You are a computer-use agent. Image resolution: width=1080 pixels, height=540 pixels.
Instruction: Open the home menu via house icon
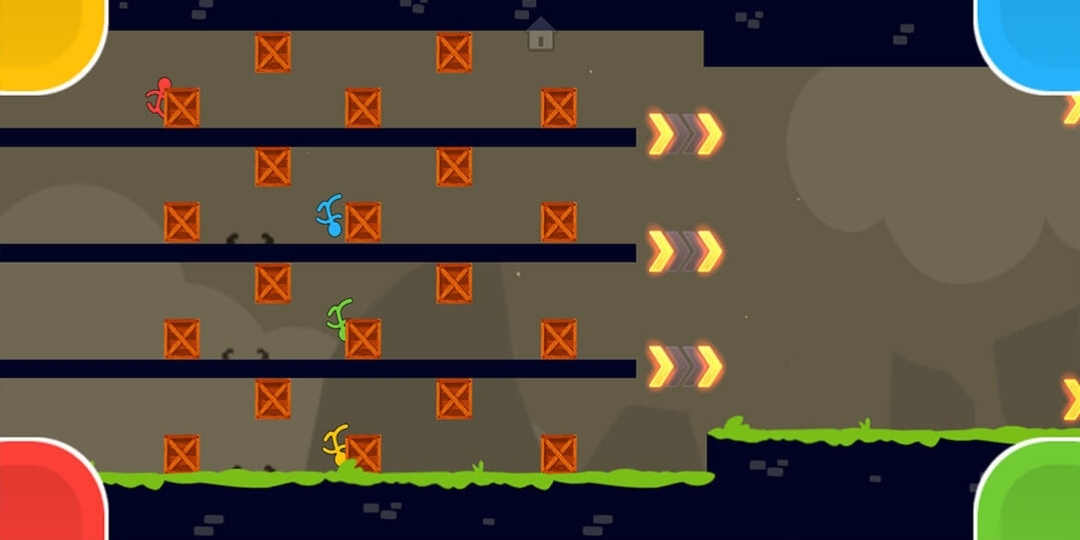point(540,34)
